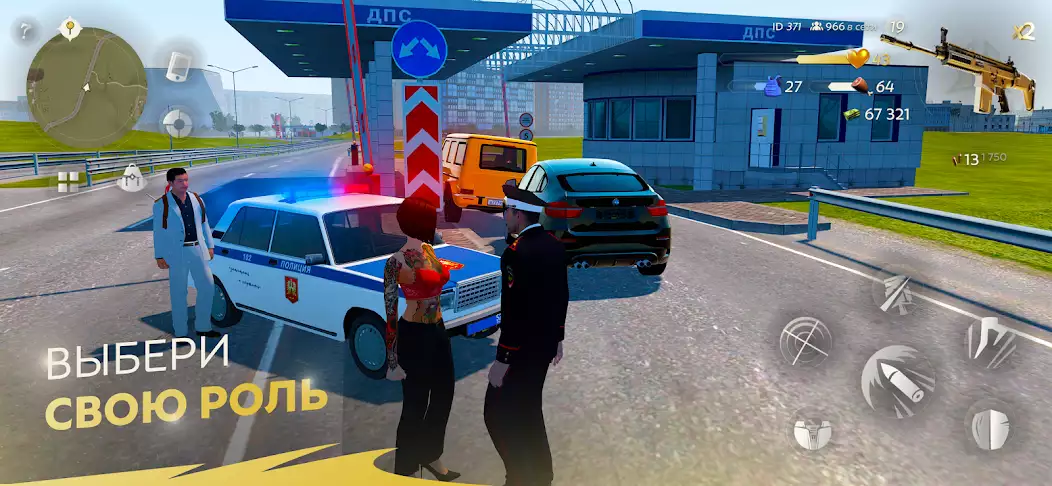This screenshot has height=486, width=1052.
Task: Tap the pants icon button
Action: click(812, 433)
